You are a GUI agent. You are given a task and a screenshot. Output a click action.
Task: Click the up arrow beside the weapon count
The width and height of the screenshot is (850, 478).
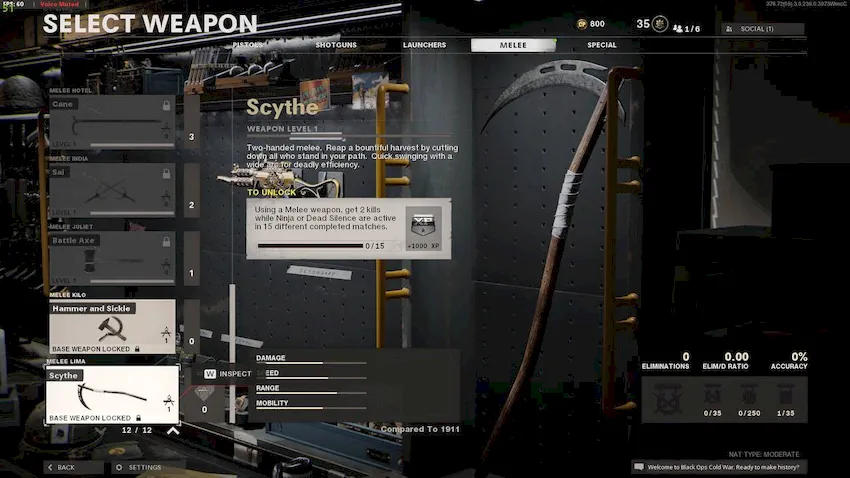tap(173, 431)
